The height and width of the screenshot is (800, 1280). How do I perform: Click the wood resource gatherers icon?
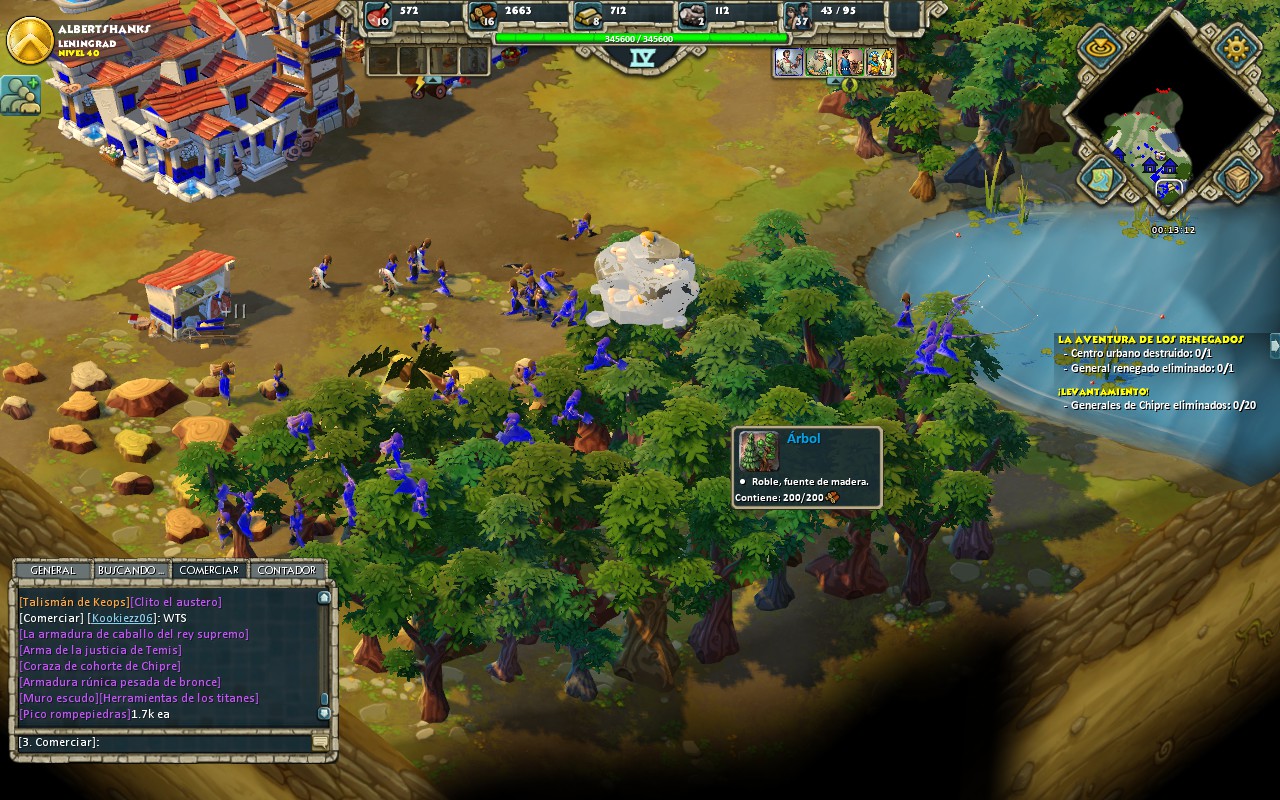pyautogui.click(x=483, y=15)
